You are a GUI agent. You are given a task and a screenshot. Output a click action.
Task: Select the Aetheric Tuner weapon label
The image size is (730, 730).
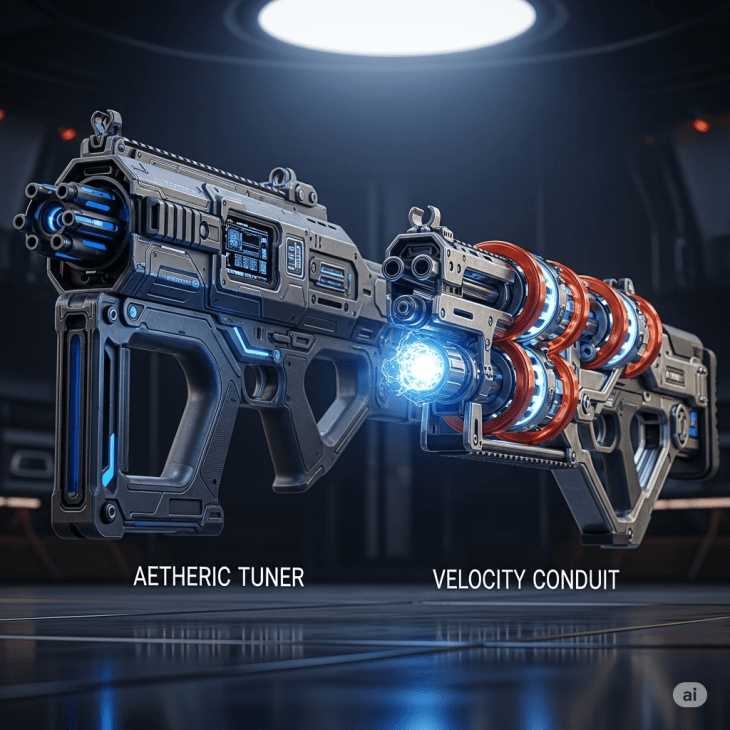[x=218, y=577]
